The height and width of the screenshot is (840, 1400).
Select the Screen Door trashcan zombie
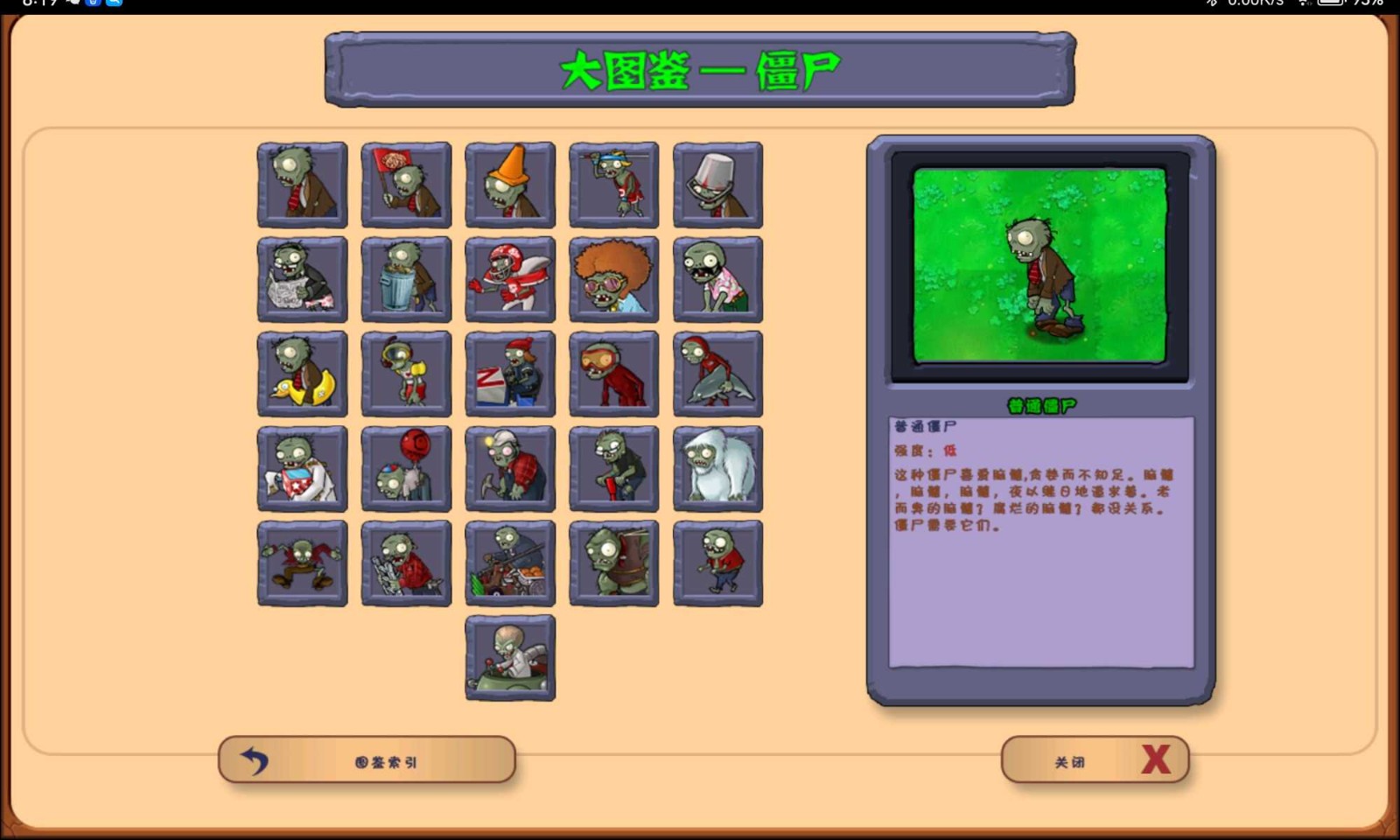point(406,280)
